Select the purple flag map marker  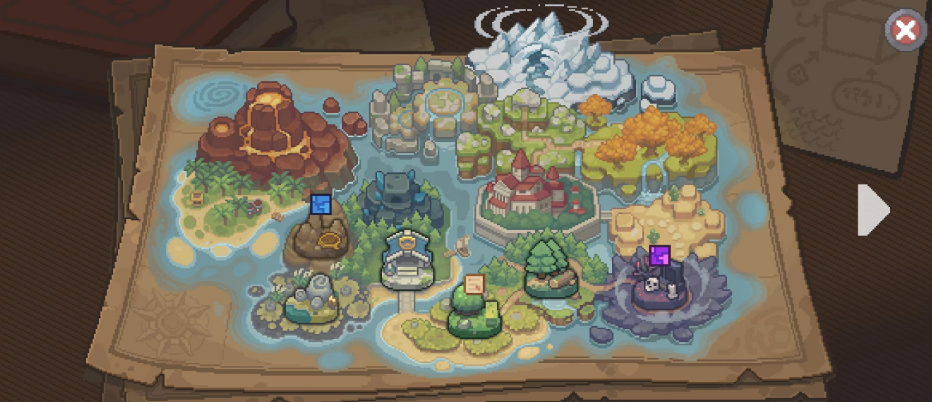click(x=659, y=255)
